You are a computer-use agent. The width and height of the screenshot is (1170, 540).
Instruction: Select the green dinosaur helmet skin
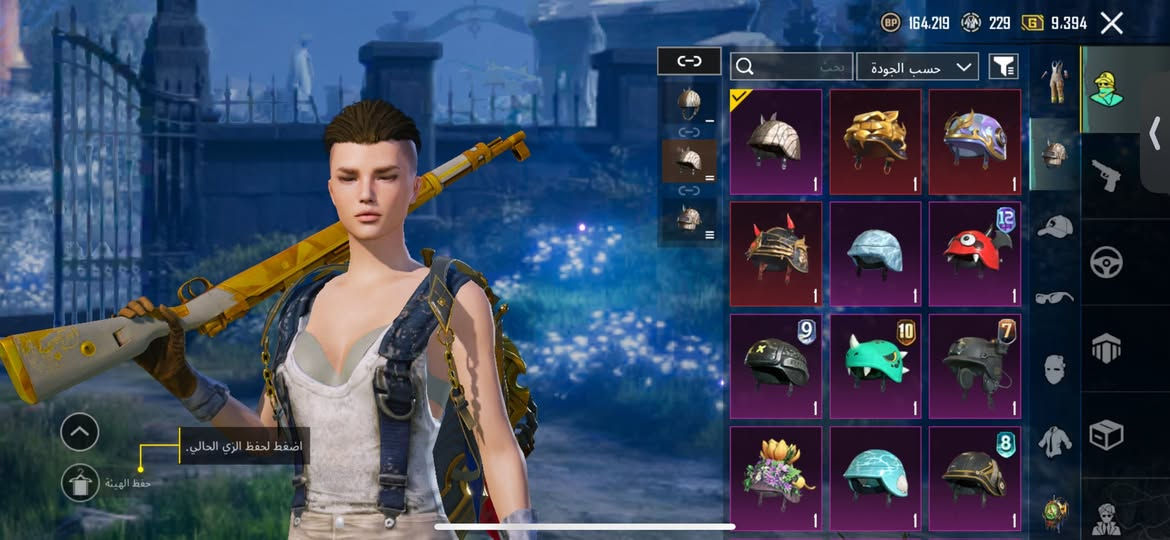click(875, 366)
